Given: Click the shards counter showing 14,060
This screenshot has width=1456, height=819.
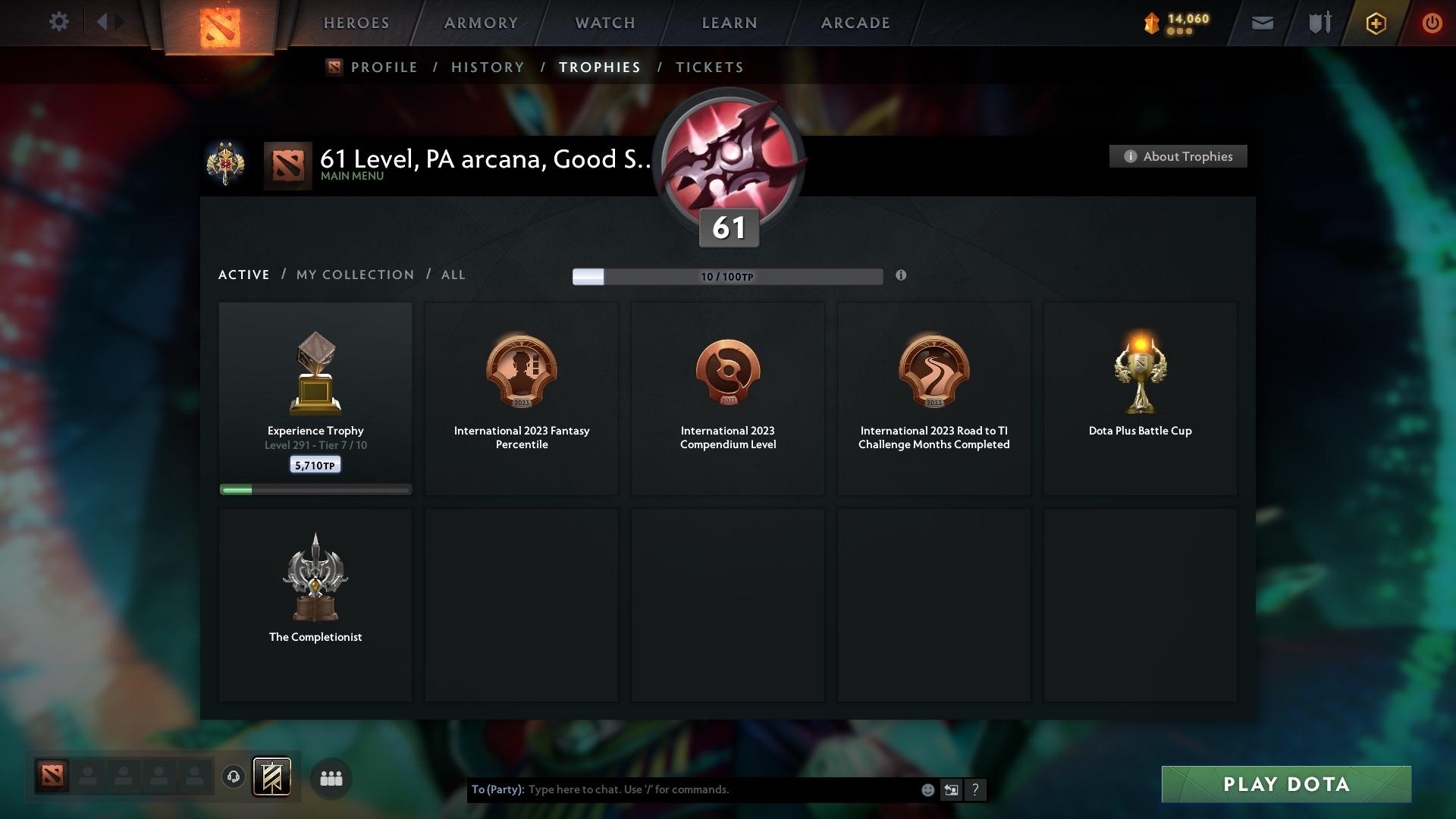Looking at the screenshot, I should 1175,22.
